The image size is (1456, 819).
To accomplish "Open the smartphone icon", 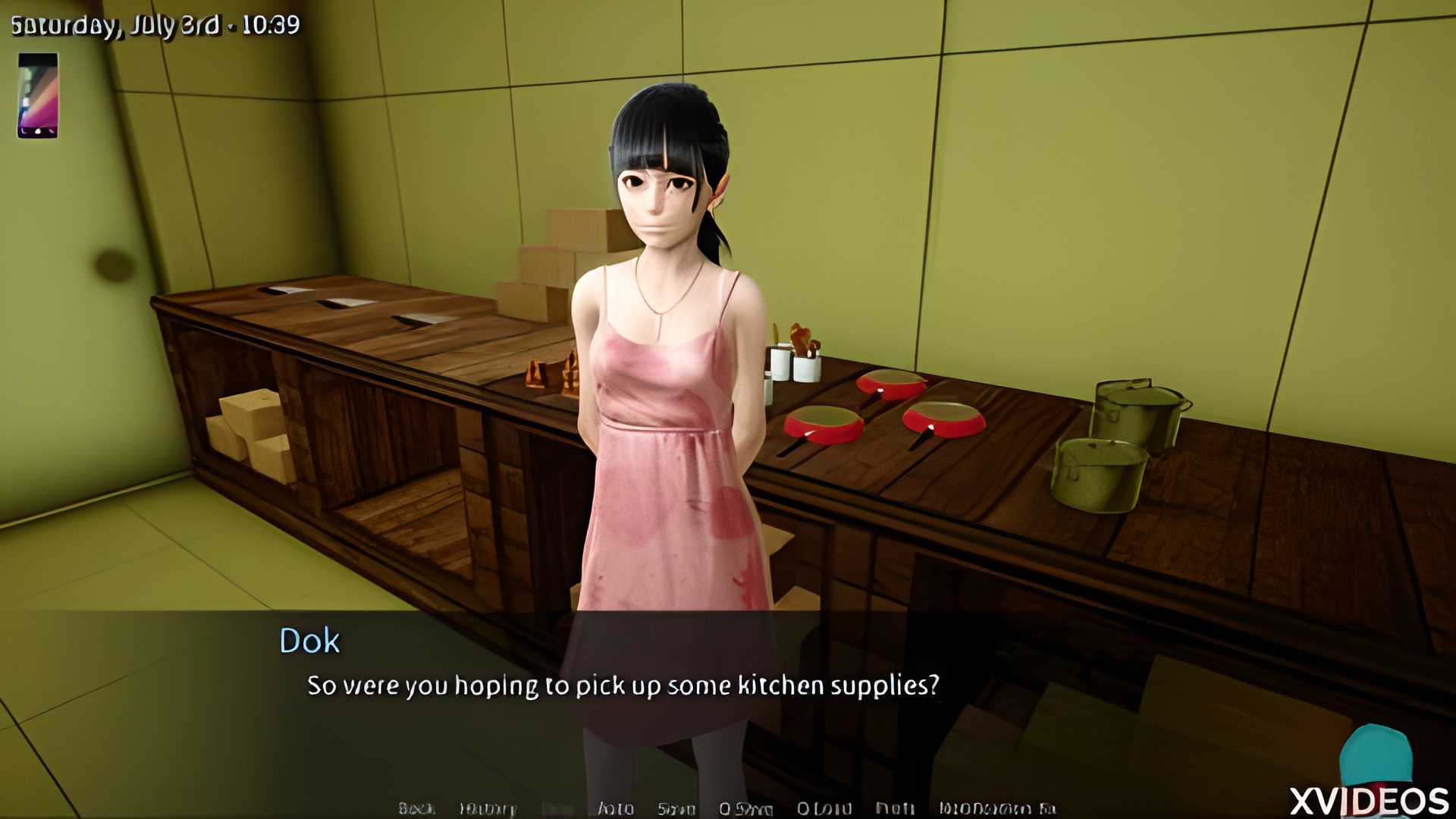I will tap(38, 96).
